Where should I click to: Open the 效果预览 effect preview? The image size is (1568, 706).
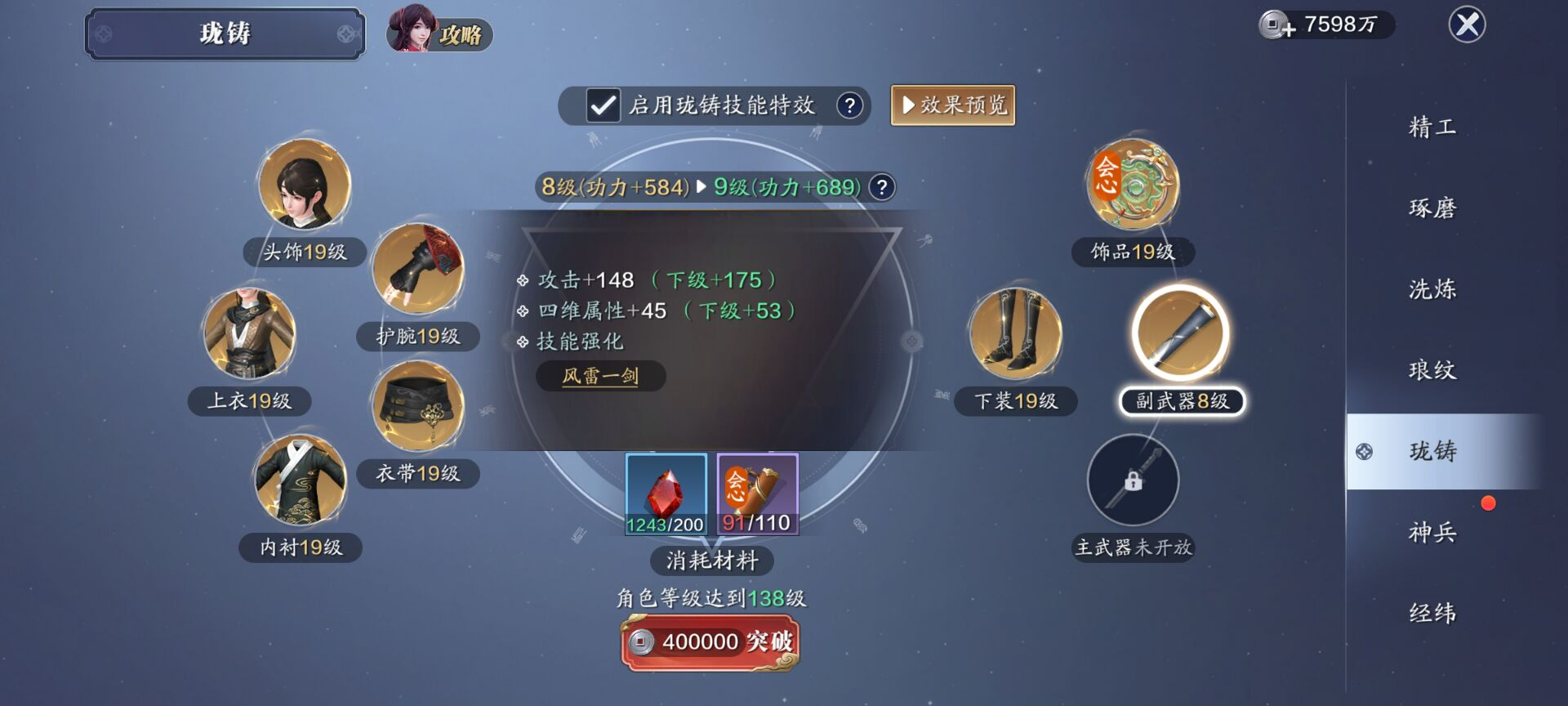(952, 105)
